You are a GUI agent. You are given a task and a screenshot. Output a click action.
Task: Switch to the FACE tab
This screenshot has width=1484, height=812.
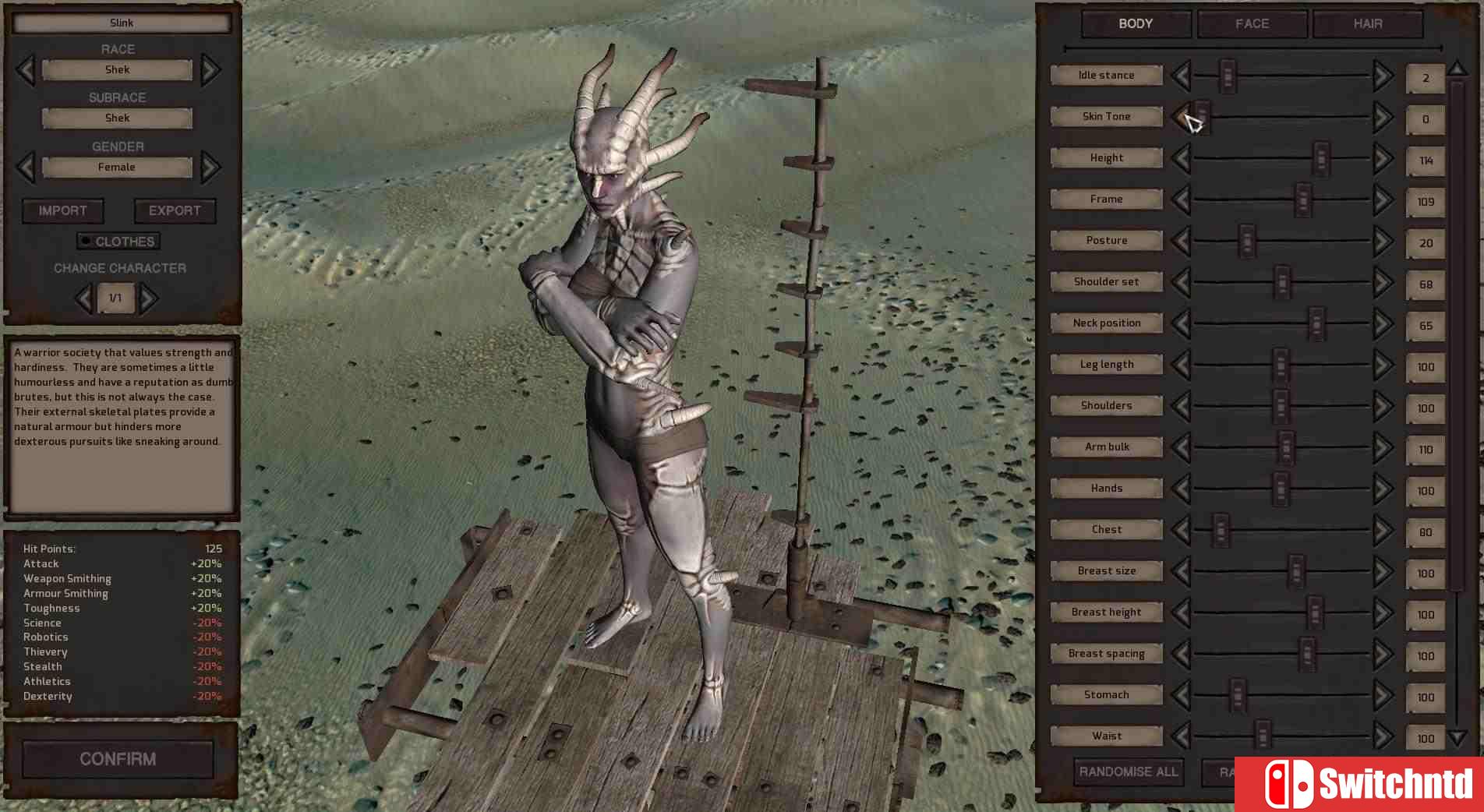pos(1251,23)
